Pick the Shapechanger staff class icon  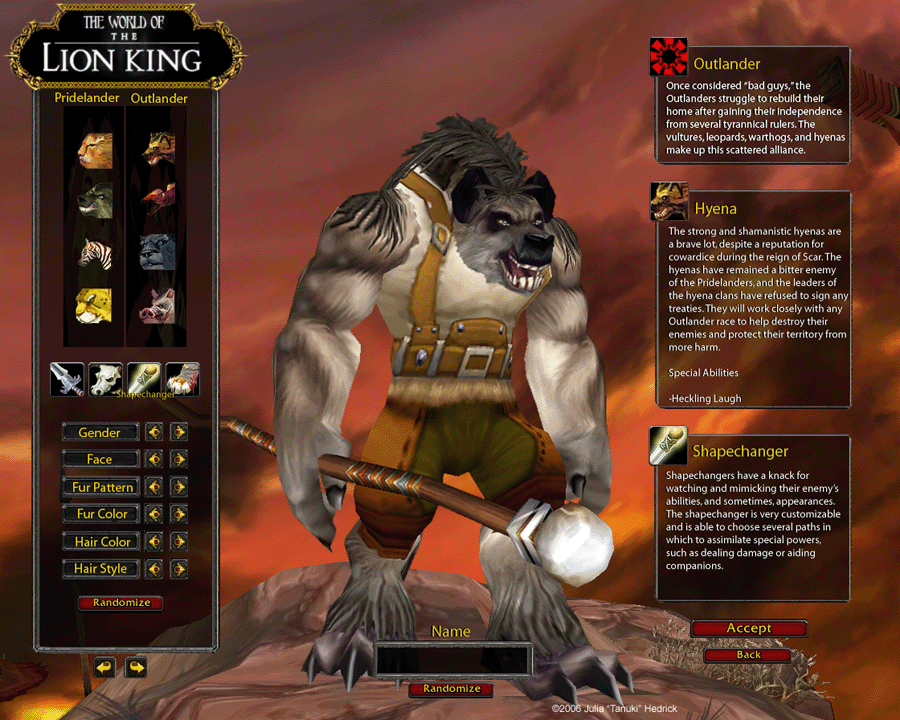pos(144,379)
